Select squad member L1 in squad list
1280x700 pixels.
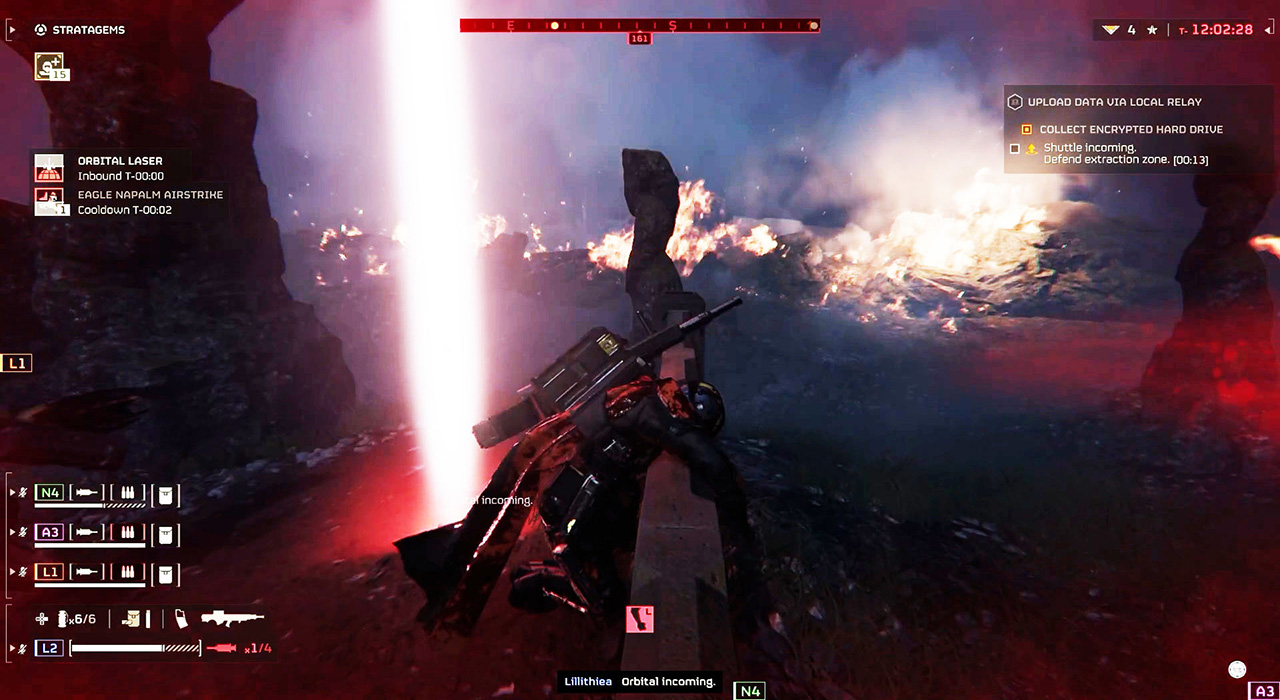tap(49, 572)
